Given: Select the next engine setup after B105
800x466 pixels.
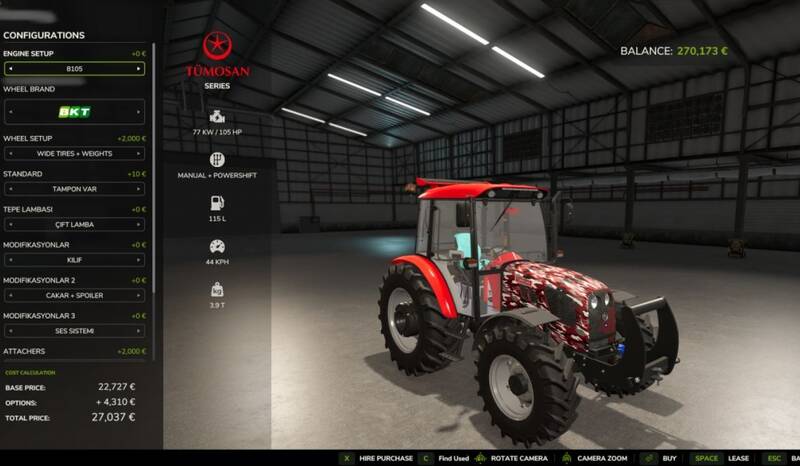Looking at the screenshot, I should click(x=139, y=69).
